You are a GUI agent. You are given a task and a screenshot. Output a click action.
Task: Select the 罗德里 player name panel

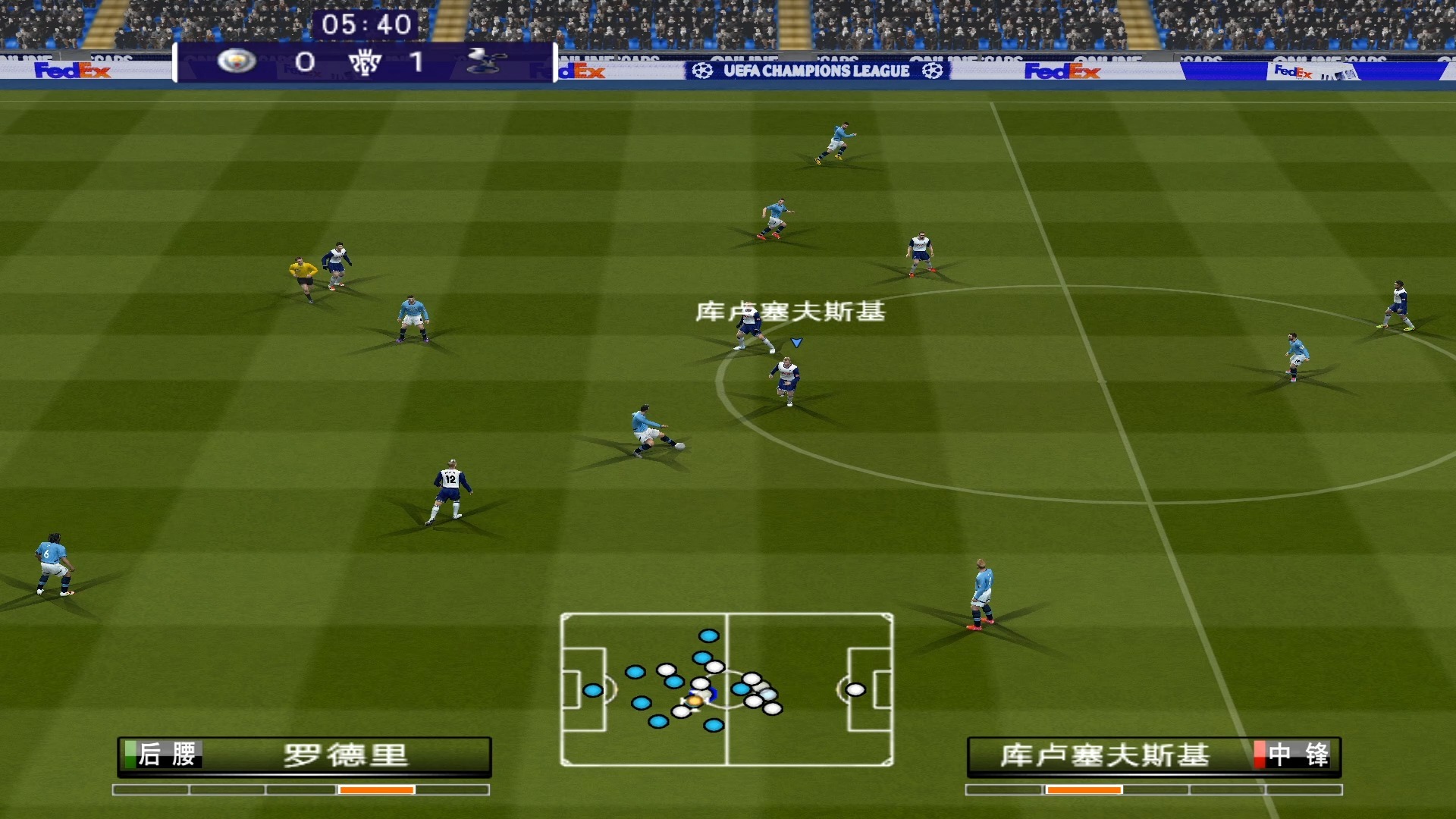[304, 755]
